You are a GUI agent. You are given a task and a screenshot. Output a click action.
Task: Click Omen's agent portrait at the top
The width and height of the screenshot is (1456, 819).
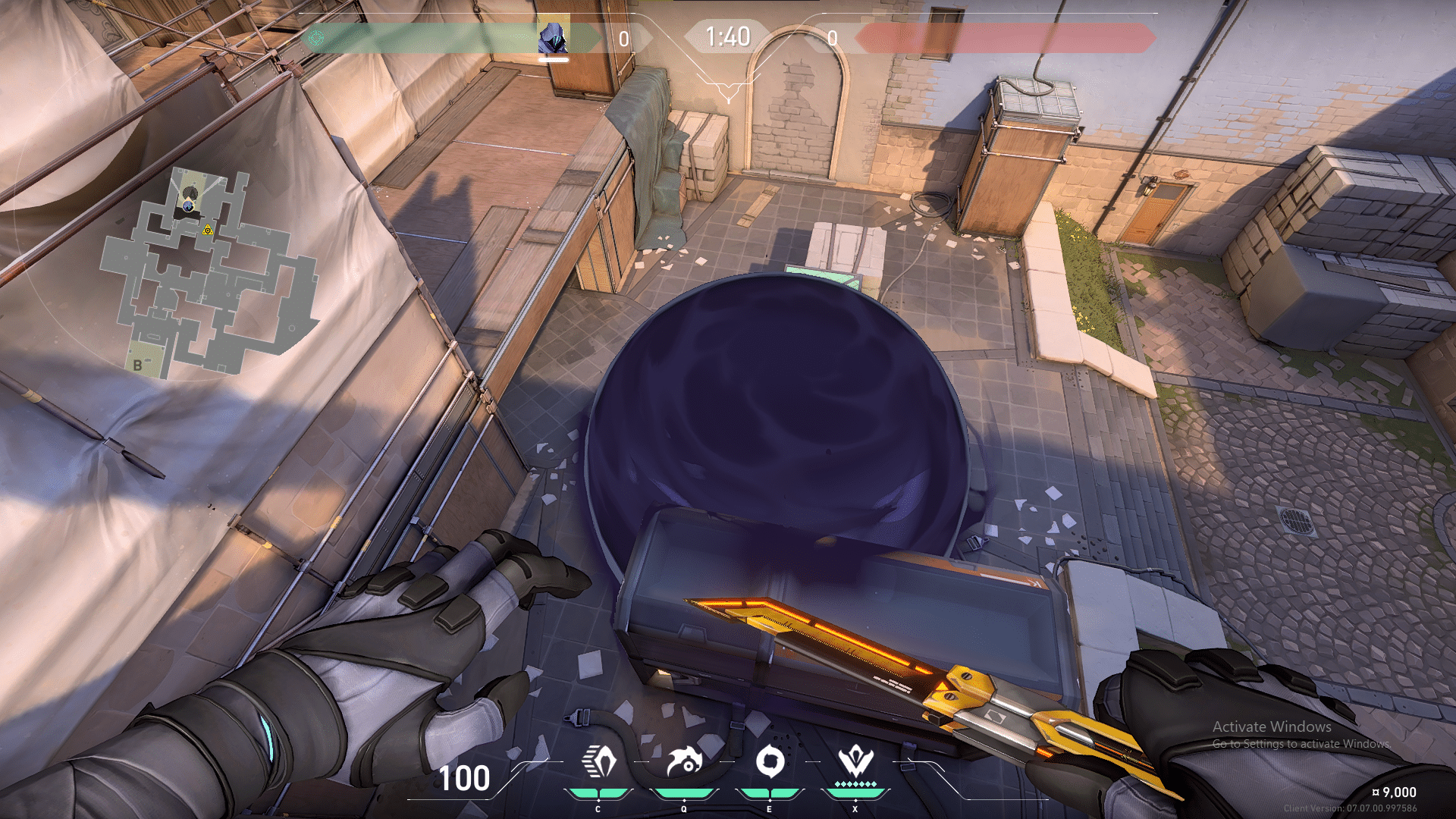[x=554, y=35]
